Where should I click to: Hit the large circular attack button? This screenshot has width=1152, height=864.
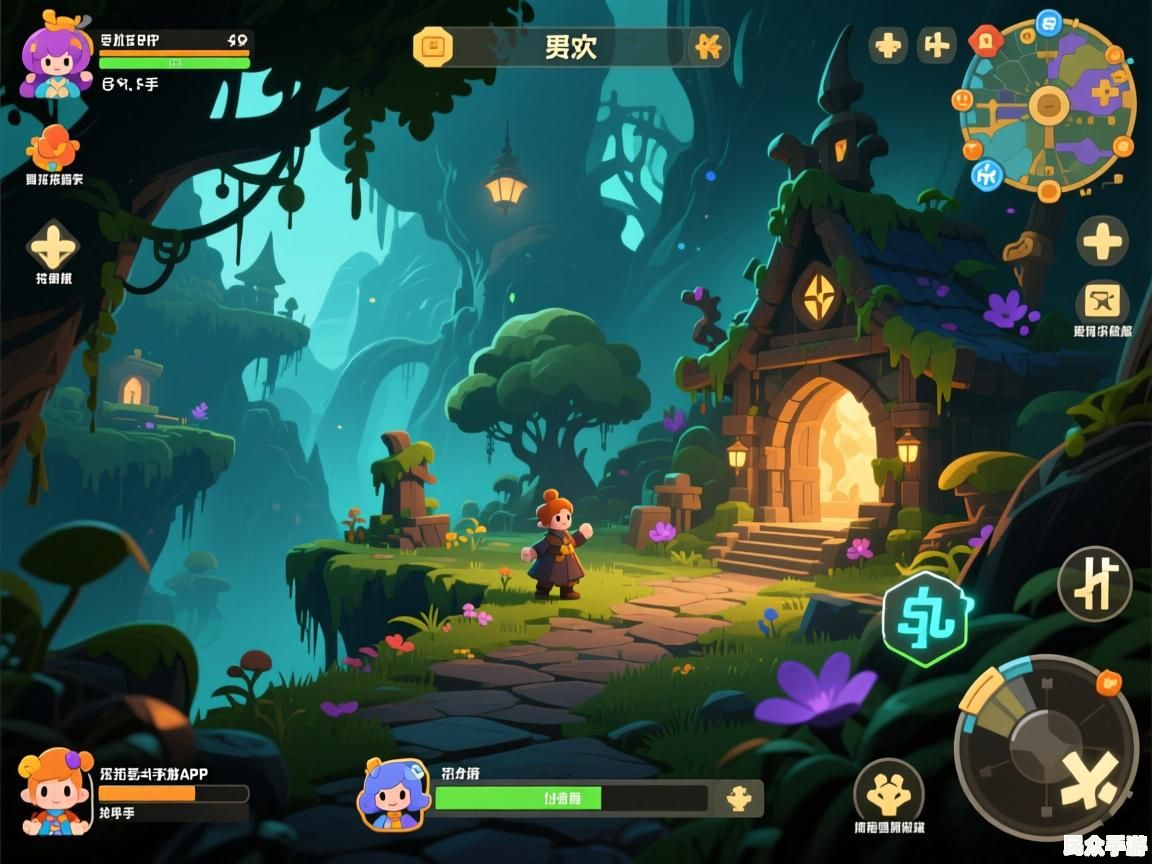tap(1046, 750)
